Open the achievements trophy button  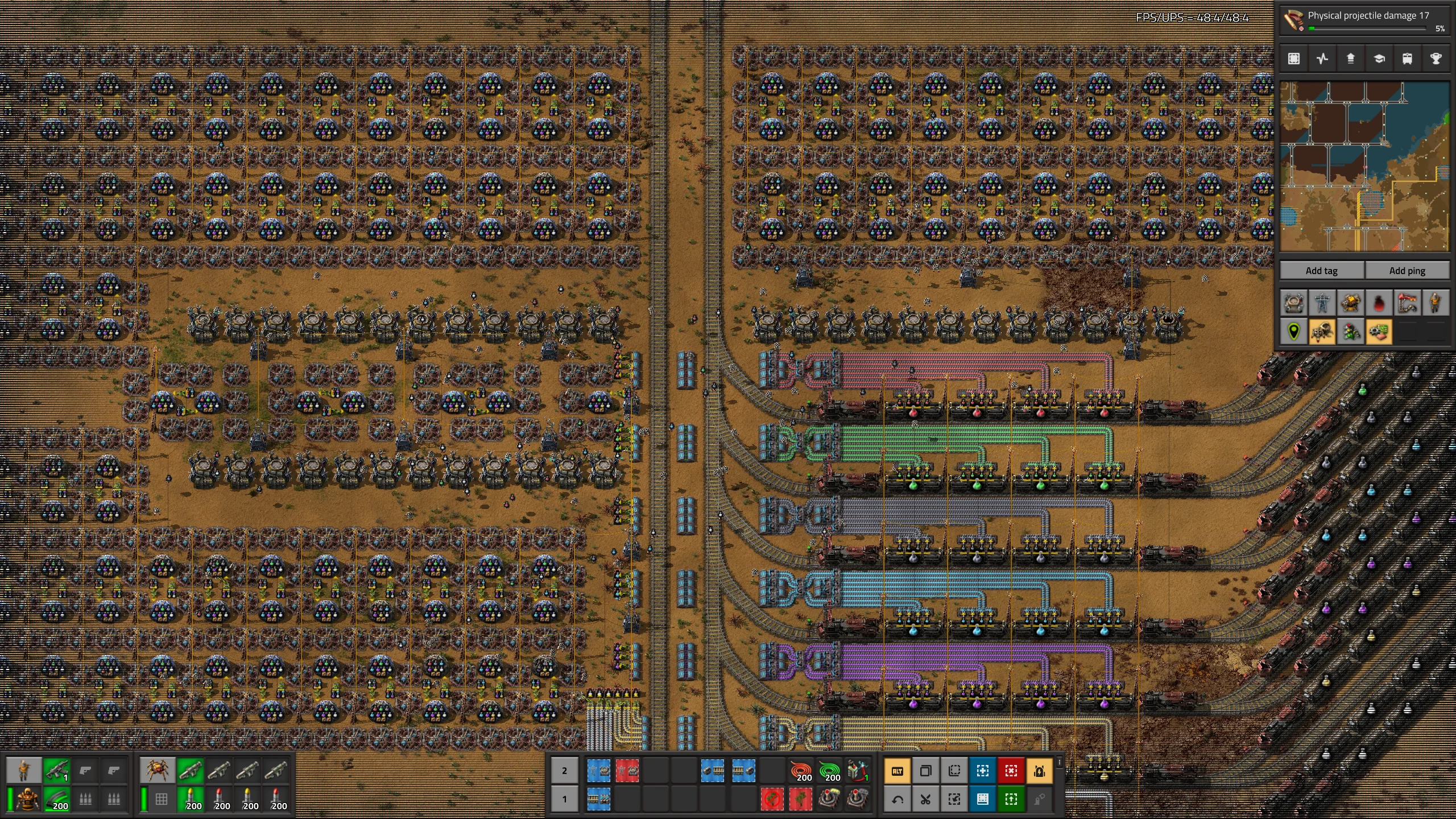pos(1436,59)
